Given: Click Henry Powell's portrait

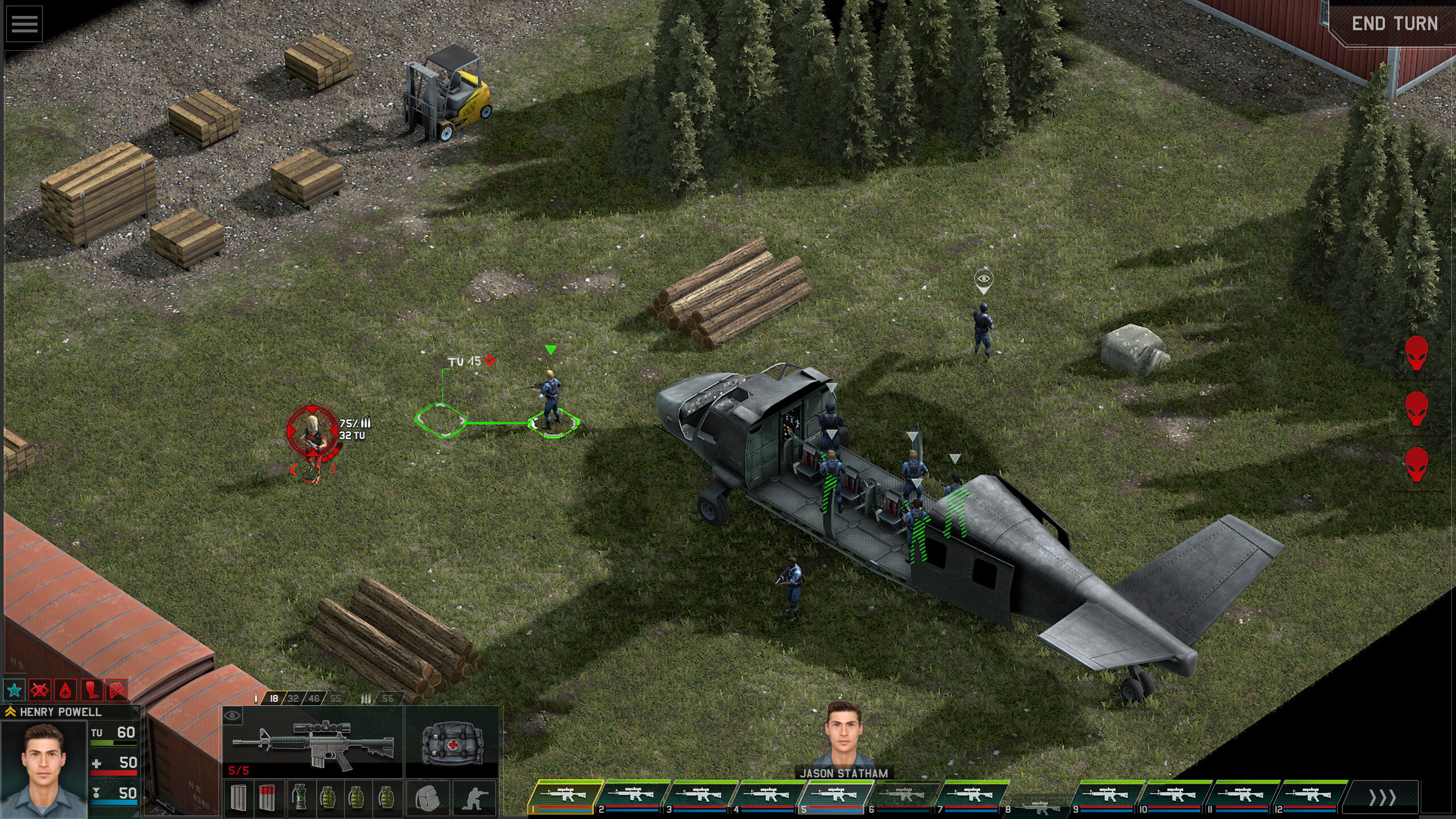Looking at the screenshot, I should (44, 770).
